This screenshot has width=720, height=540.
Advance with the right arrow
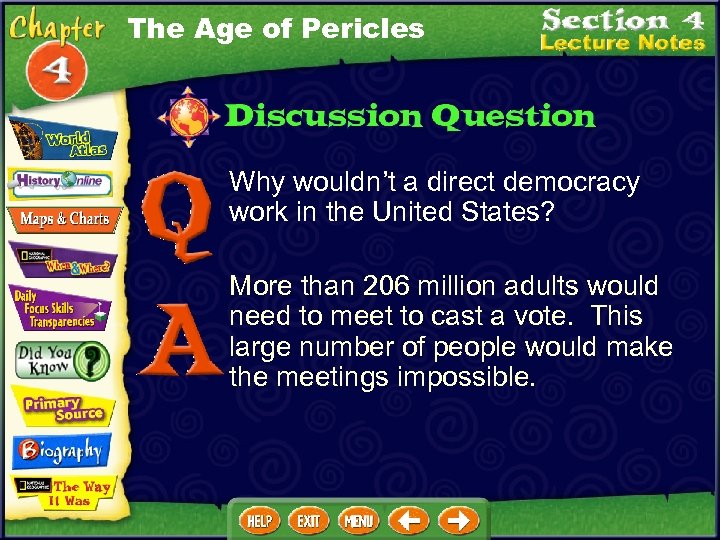coord(459,521)
